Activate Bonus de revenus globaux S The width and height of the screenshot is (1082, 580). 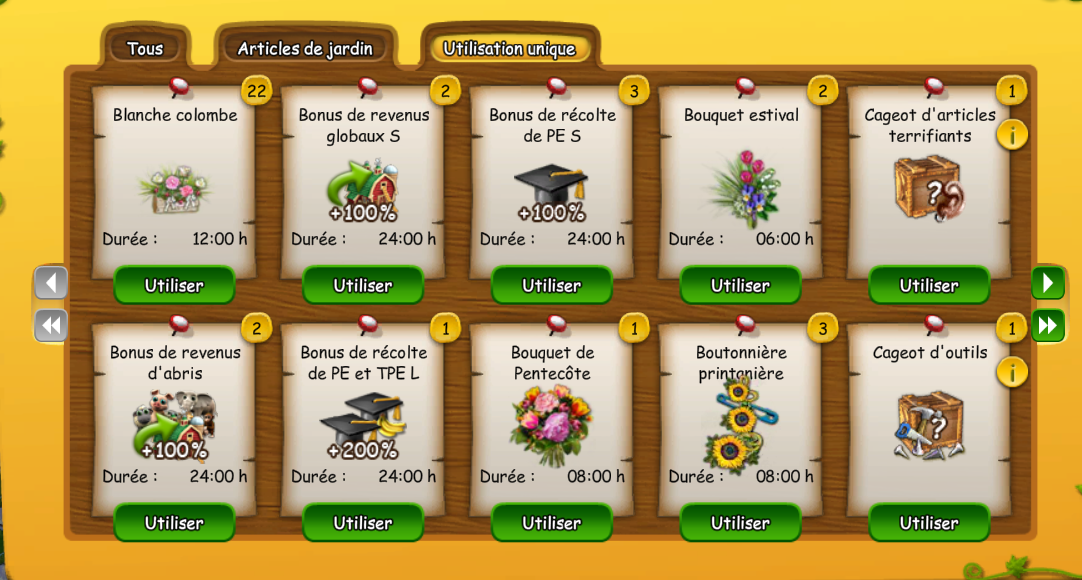click(x=363, y=285)
